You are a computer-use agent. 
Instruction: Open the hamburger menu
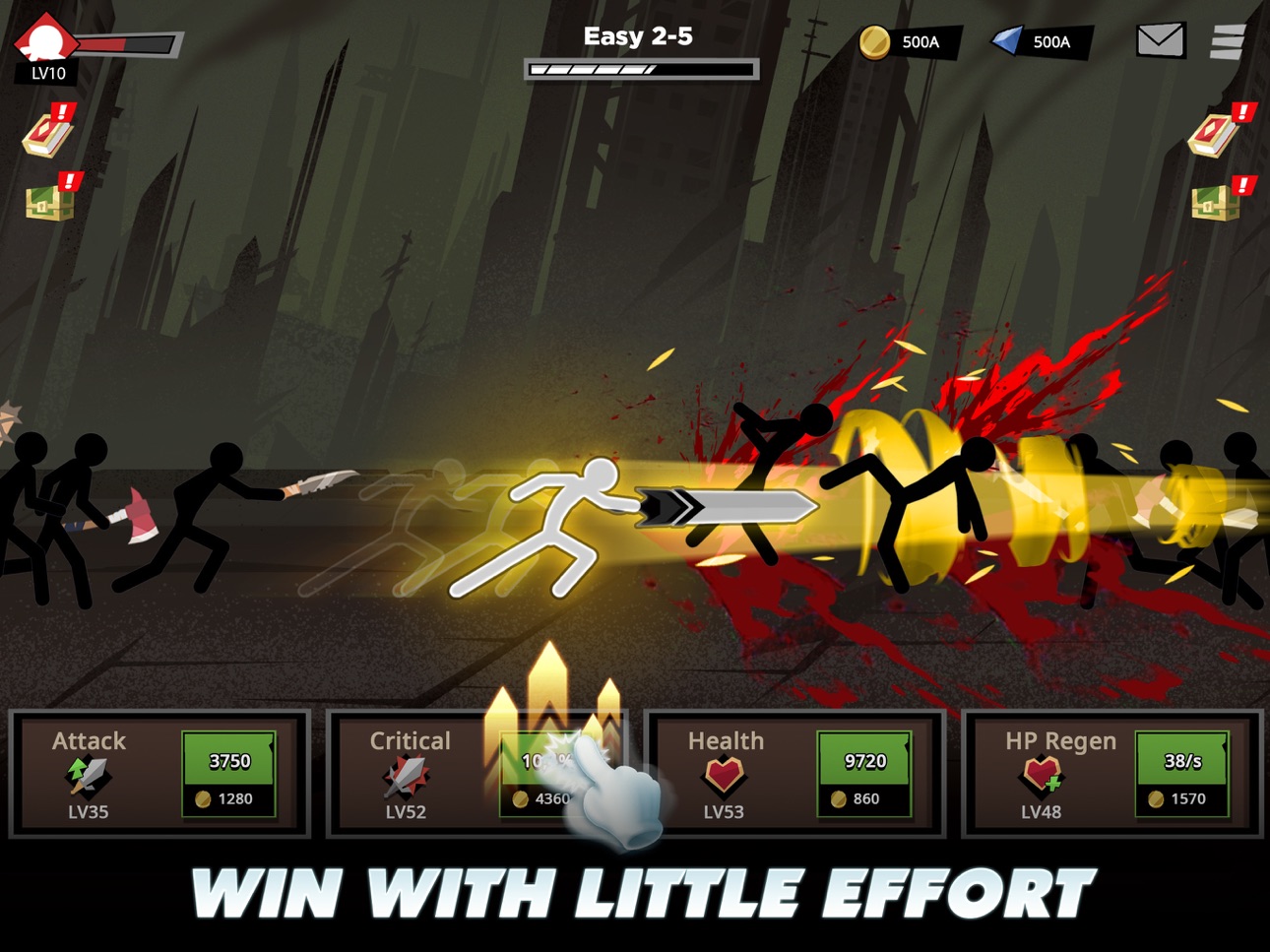(1228, 42)
